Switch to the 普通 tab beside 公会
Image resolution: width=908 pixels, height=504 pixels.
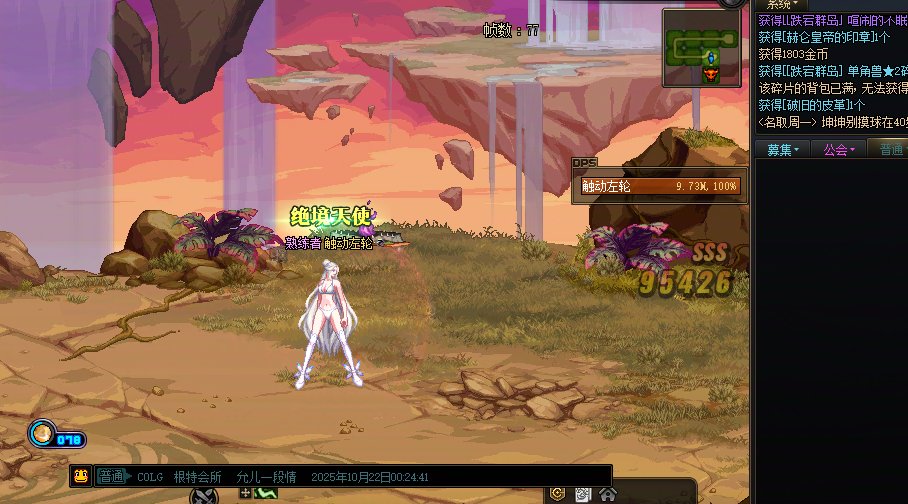[x=890, y=150]
